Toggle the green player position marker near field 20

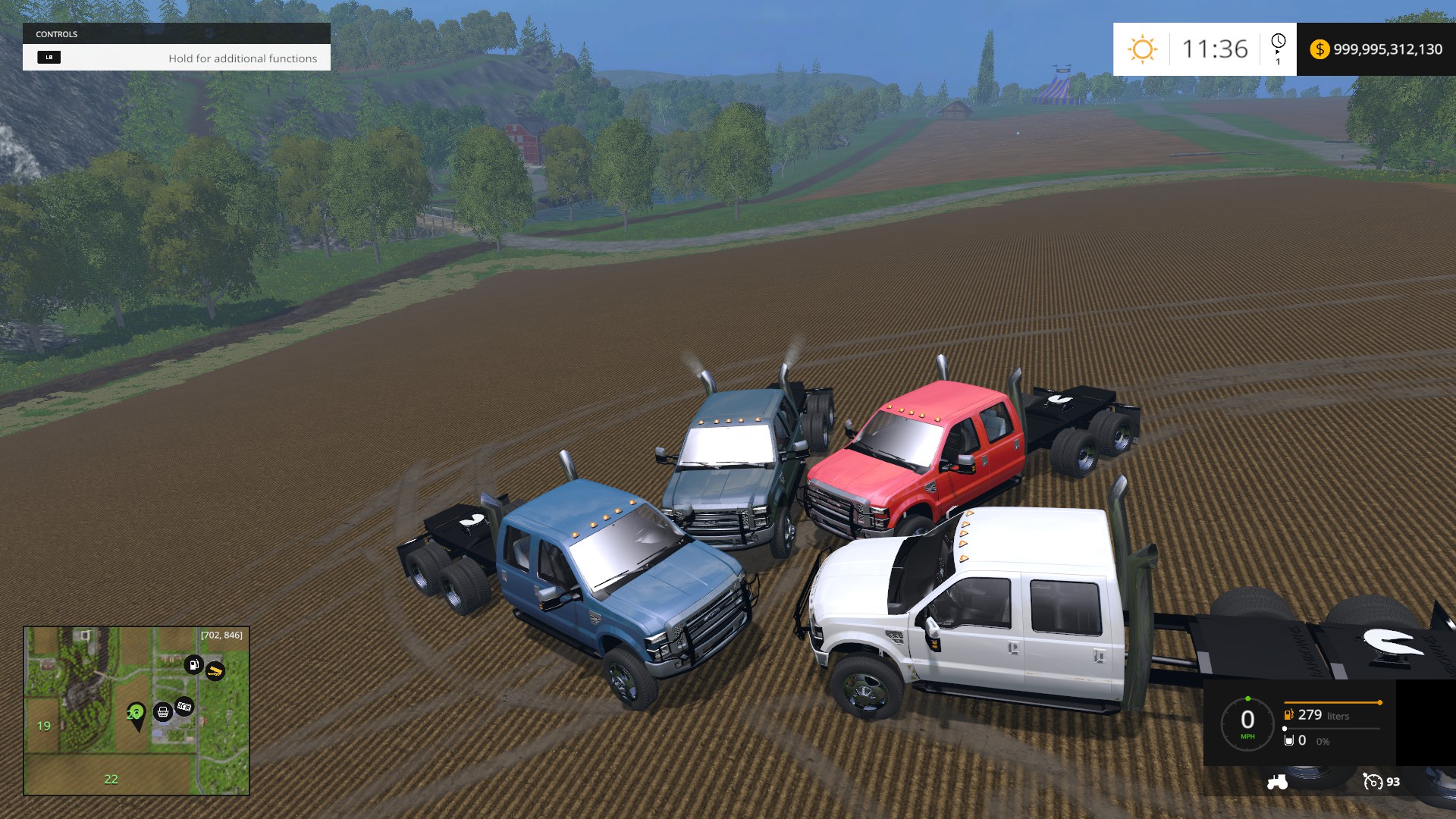(x=136, y=713)
